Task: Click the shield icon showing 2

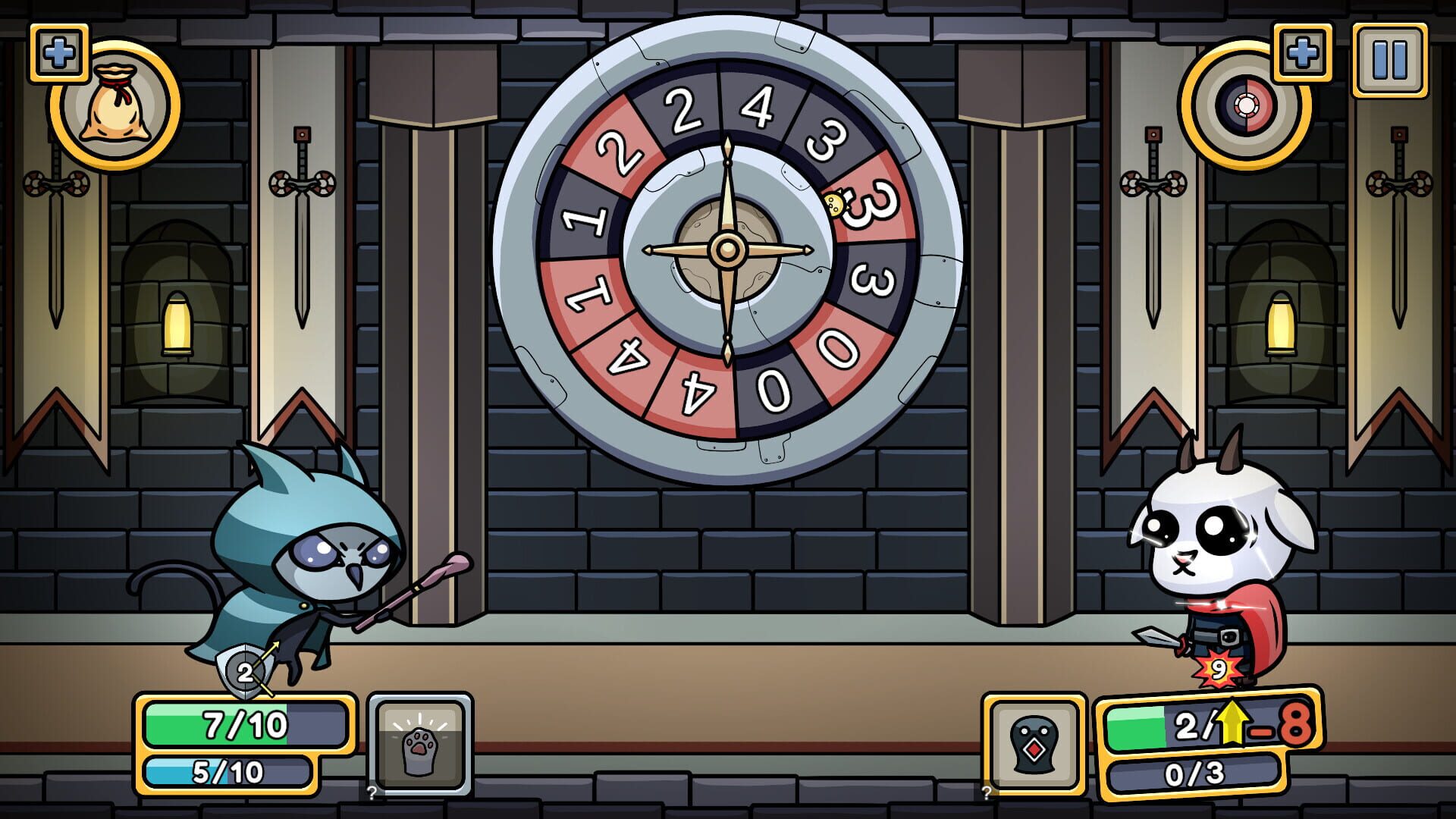Action: click(x=245, y=672)
